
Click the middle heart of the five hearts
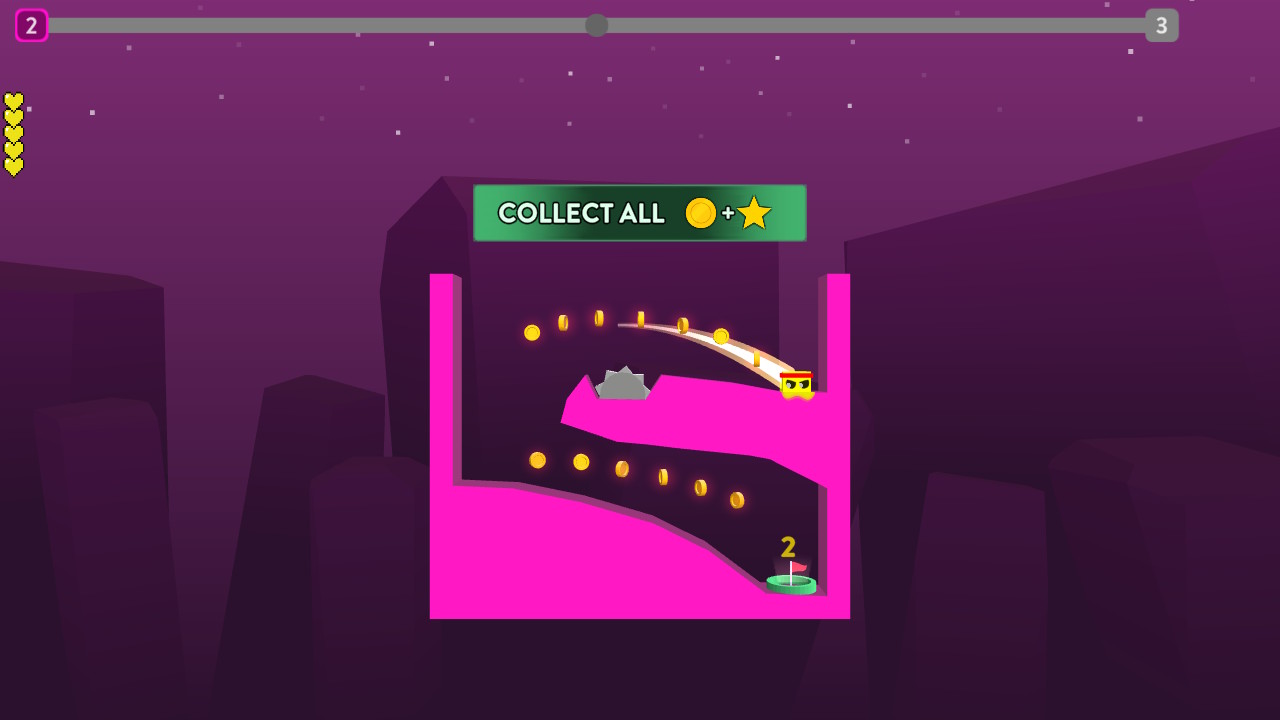coord(13,134)
